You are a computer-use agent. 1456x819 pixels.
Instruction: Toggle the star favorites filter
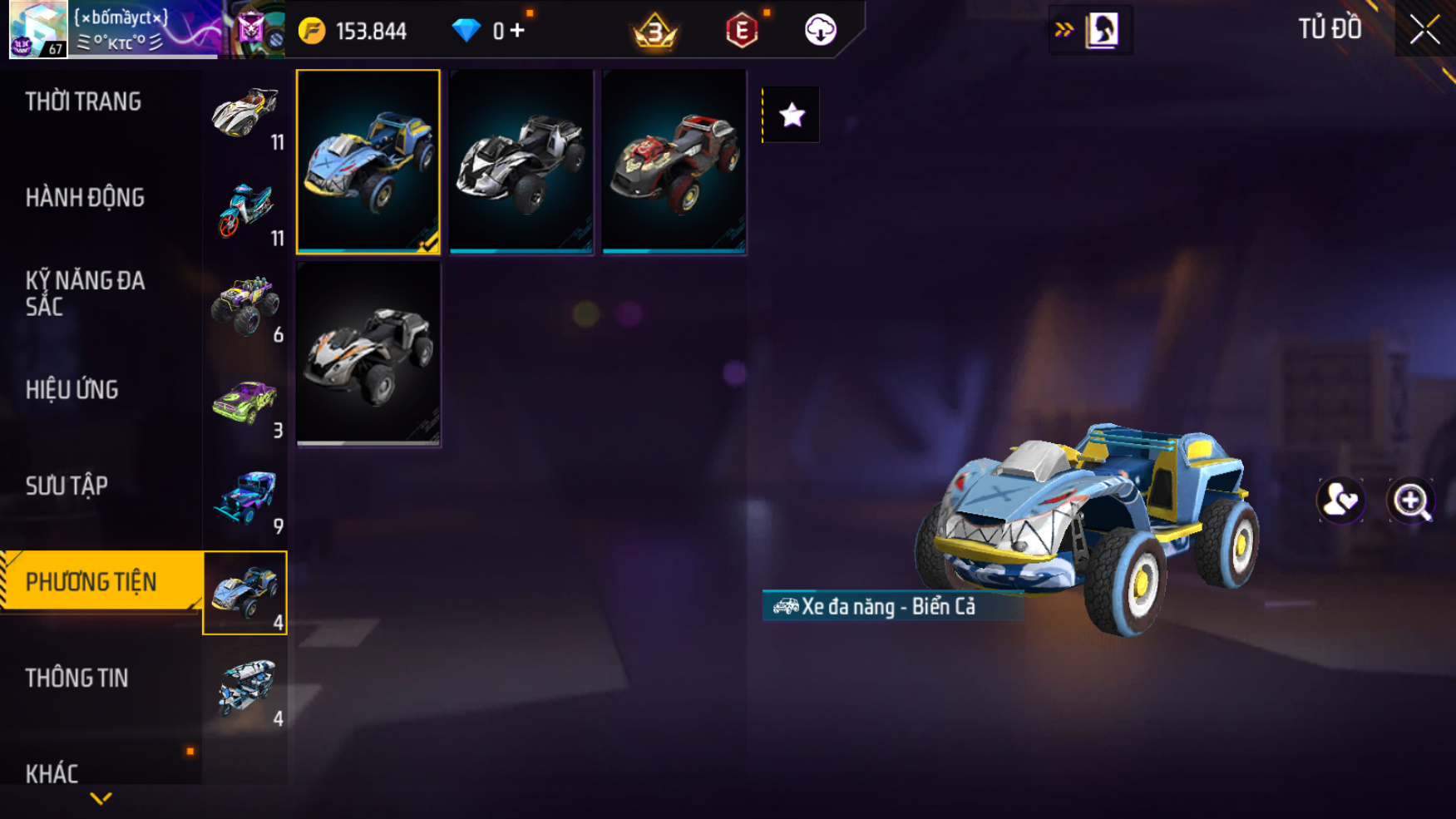point(792,115)
